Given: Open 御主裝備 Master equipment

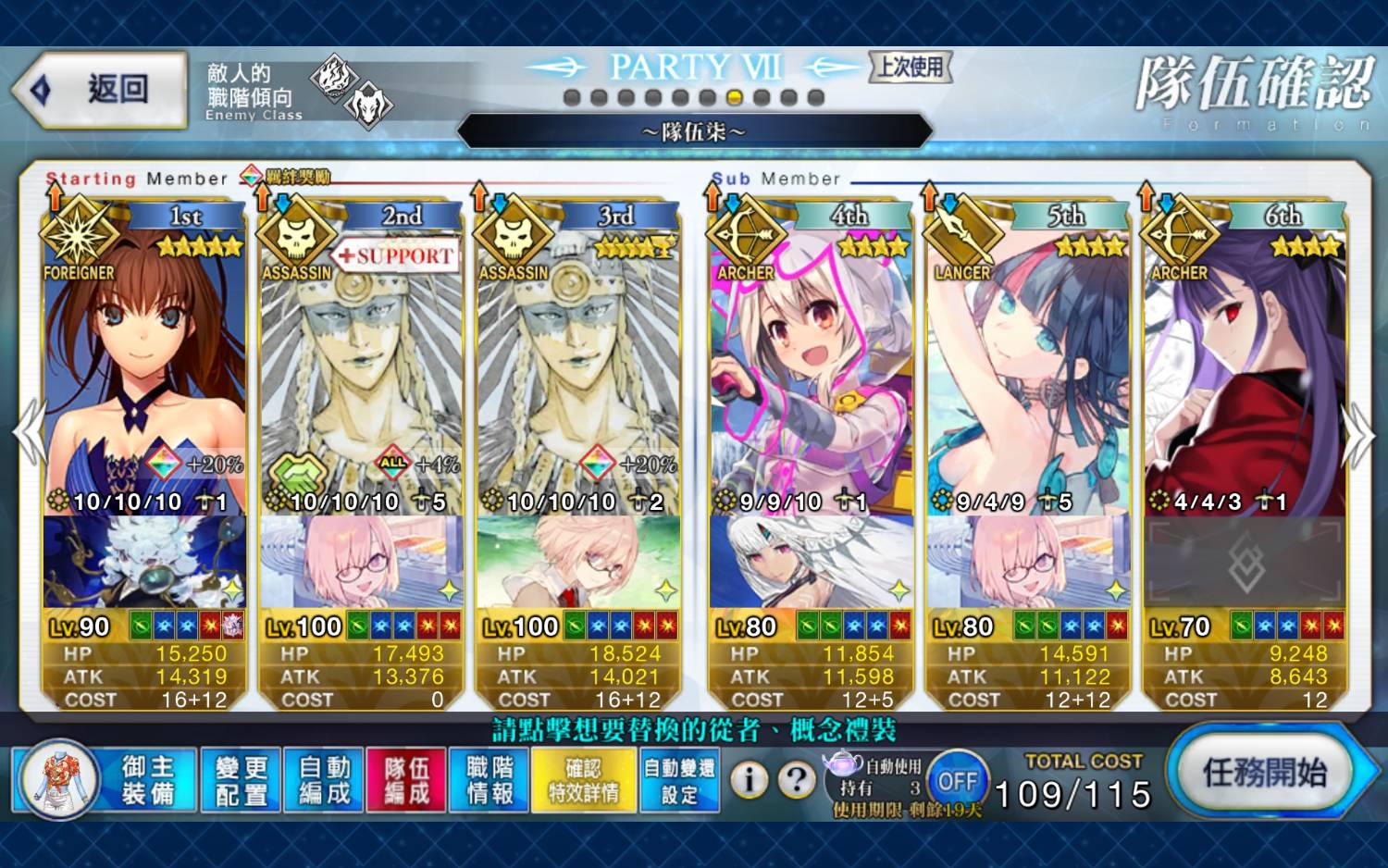Looking at the screenshot, I should (x=148, y=780).
